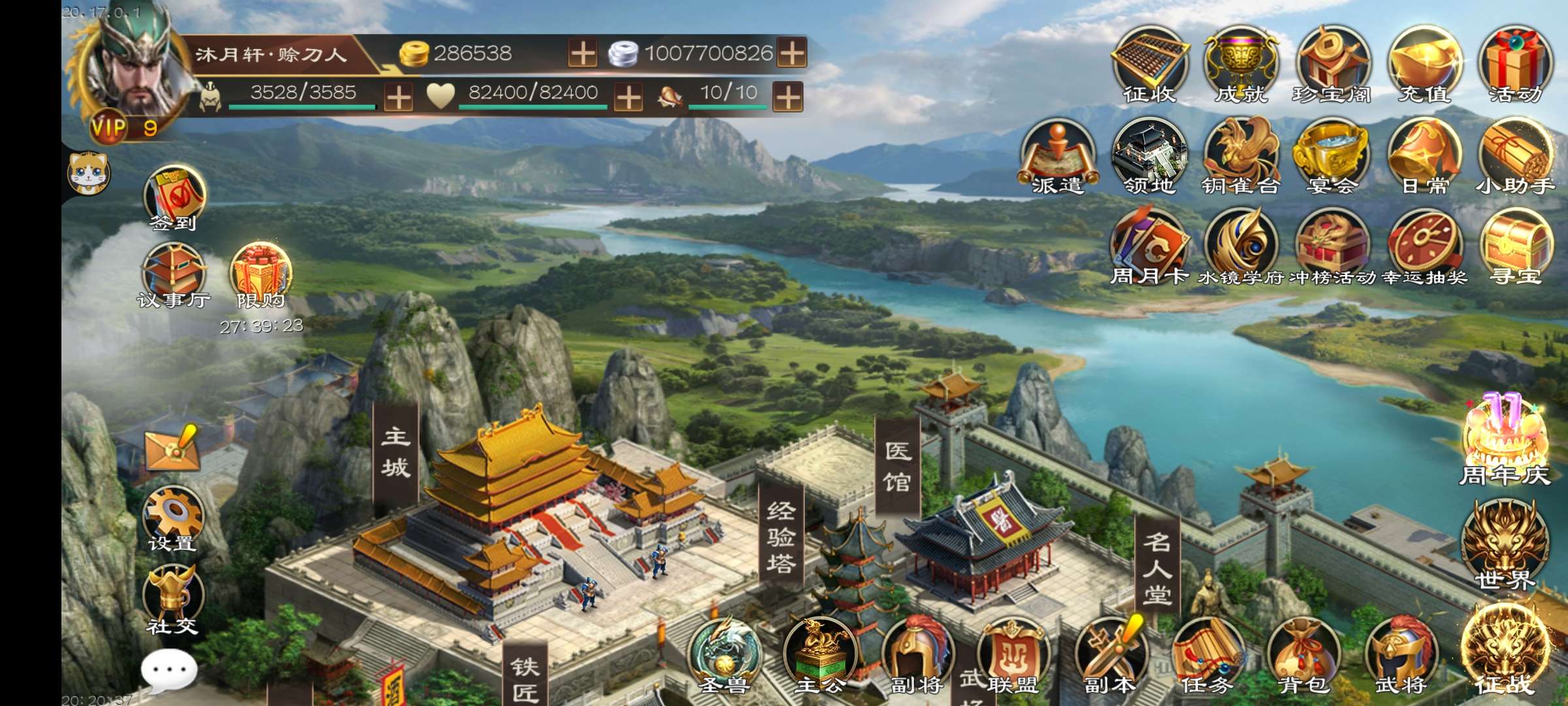Open the mail envelope icon
This screenshot has height=706, width=1568.
[172, 448]
